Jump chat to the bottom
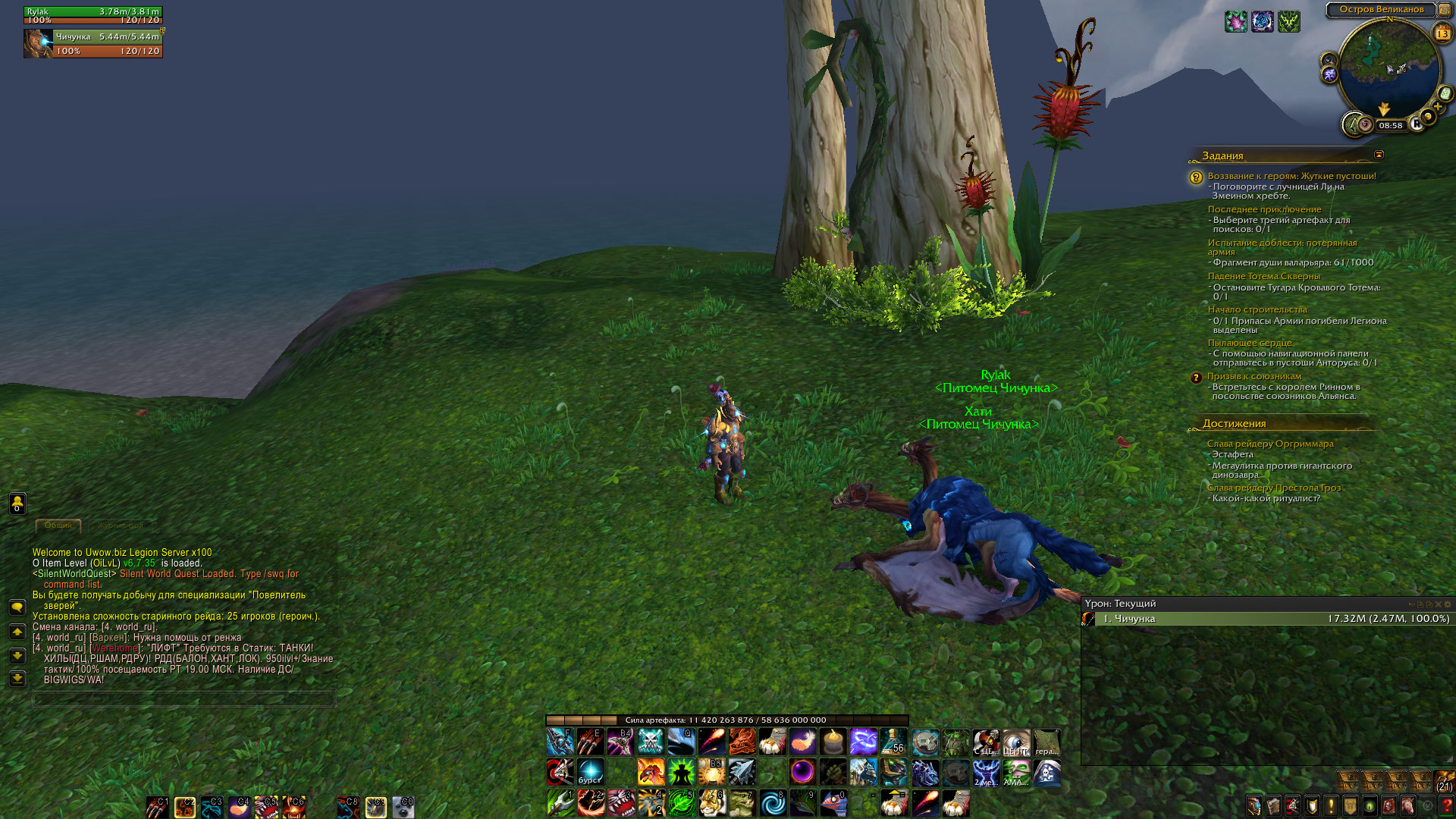1456x819 pixels. coord(17,679)
